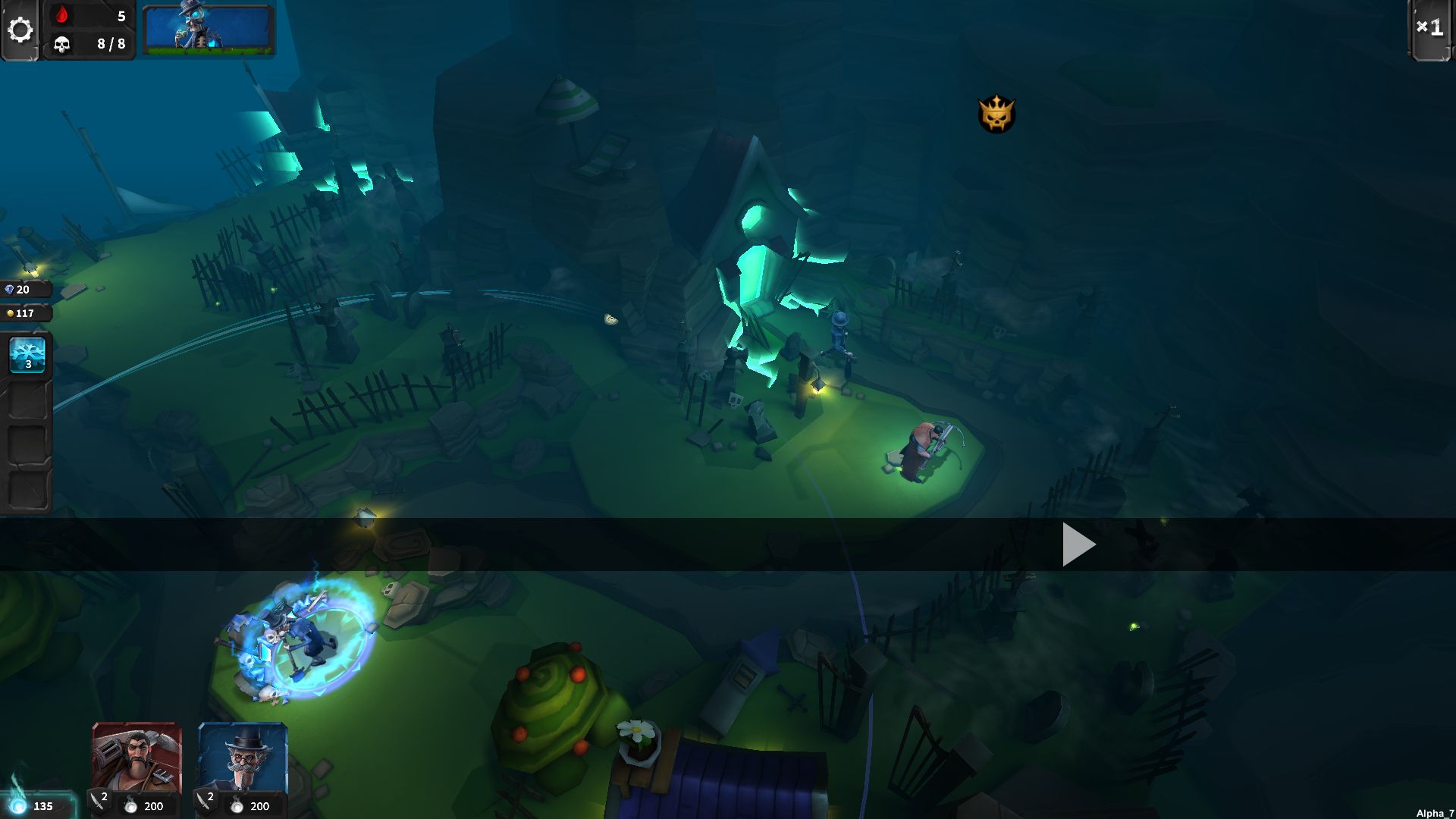Choose the top-hat gentleman hero card

243,758
